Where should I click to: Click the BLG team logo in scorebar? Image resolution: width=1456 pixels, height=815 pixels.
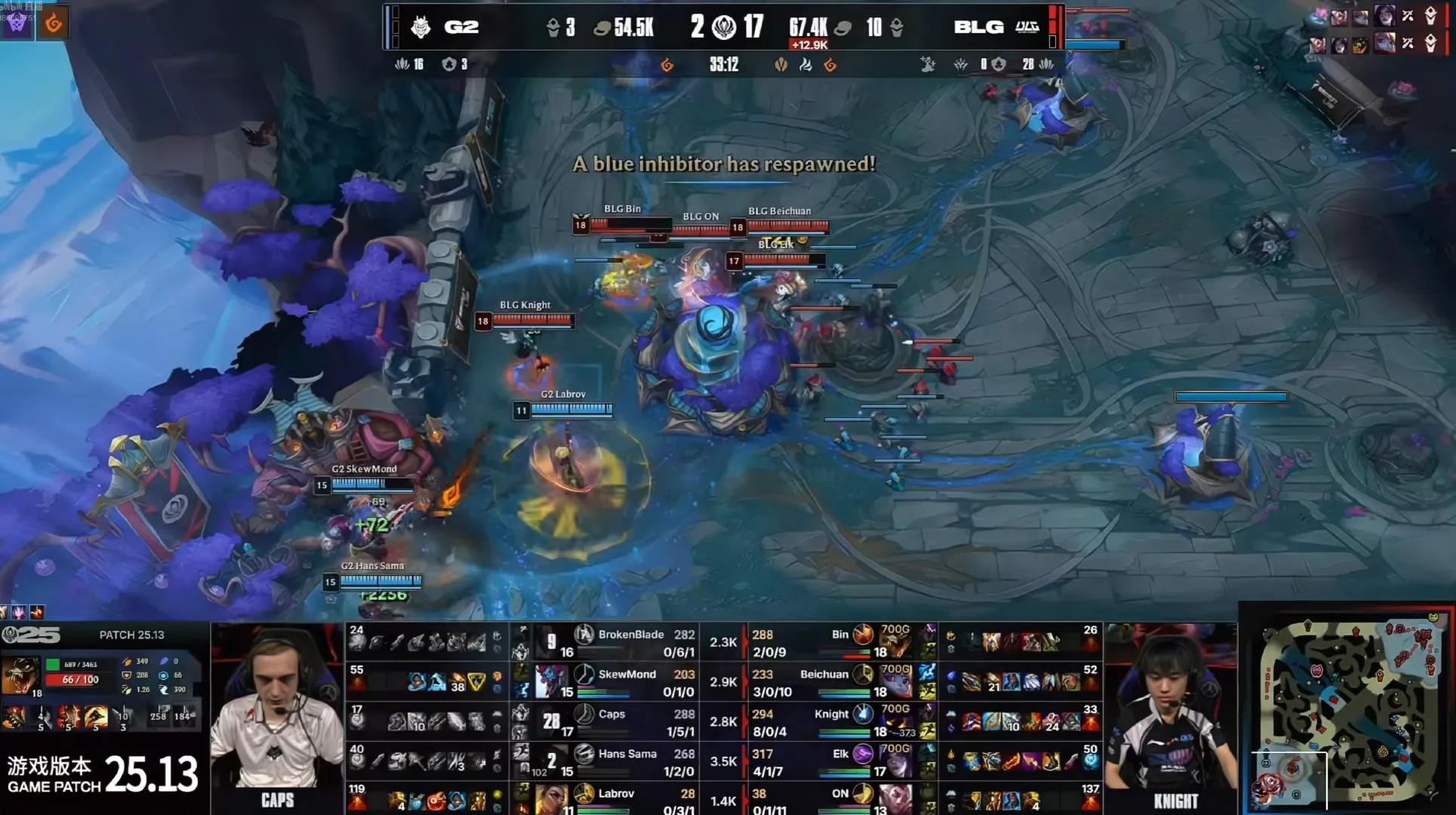pos(1027,27)
